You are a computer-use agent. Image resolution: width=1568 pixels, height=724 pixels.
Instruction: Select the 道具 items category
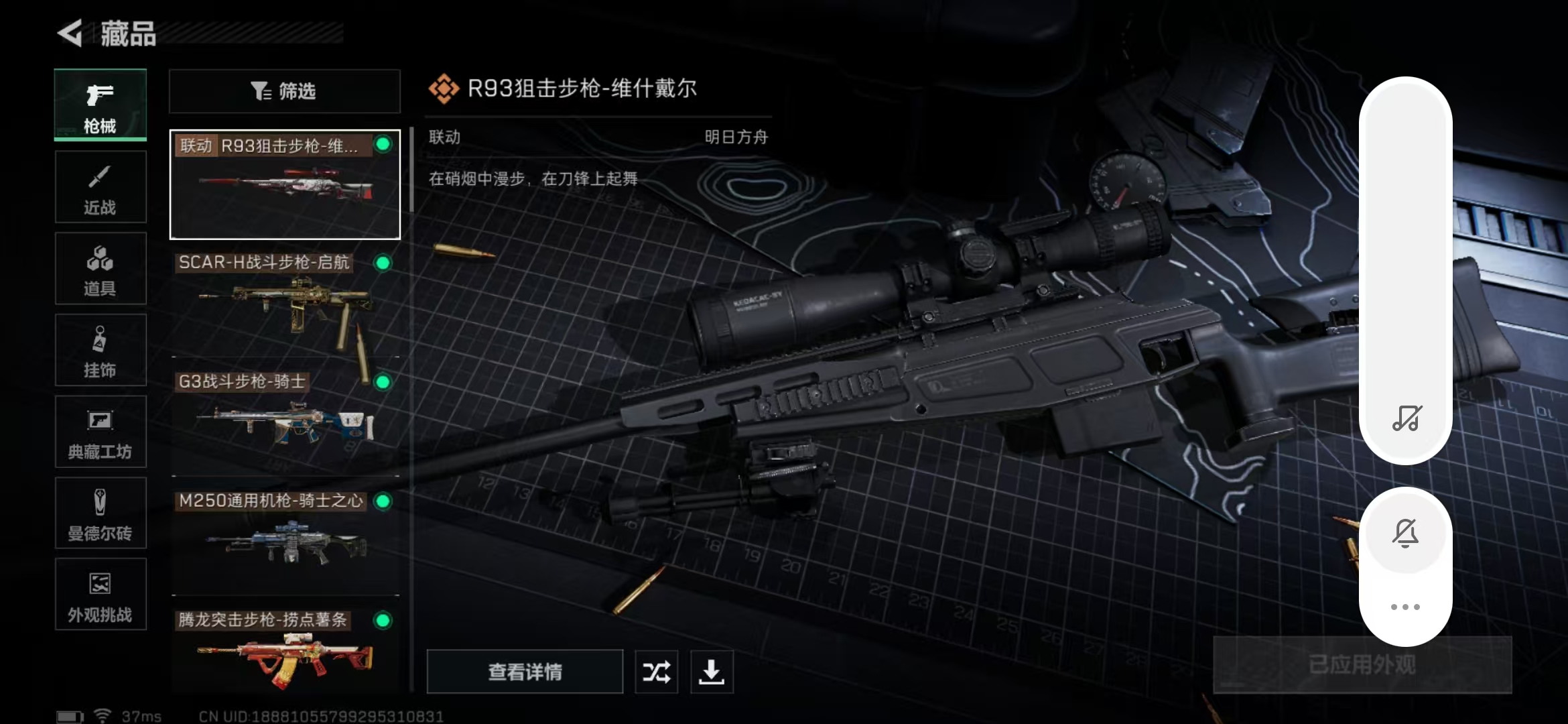point(101,269)
